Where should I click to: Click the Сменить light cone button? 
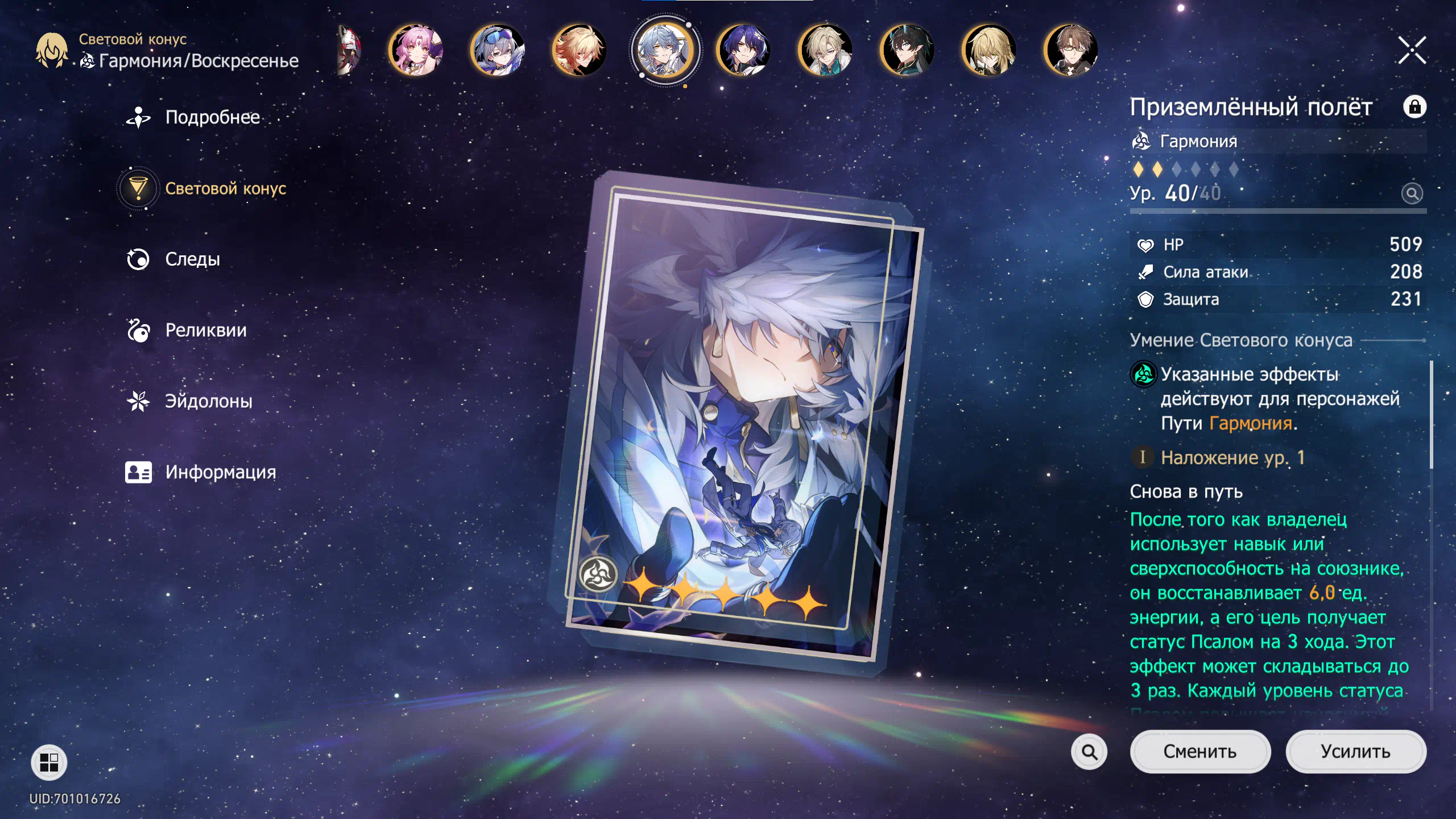point(1200,751)
